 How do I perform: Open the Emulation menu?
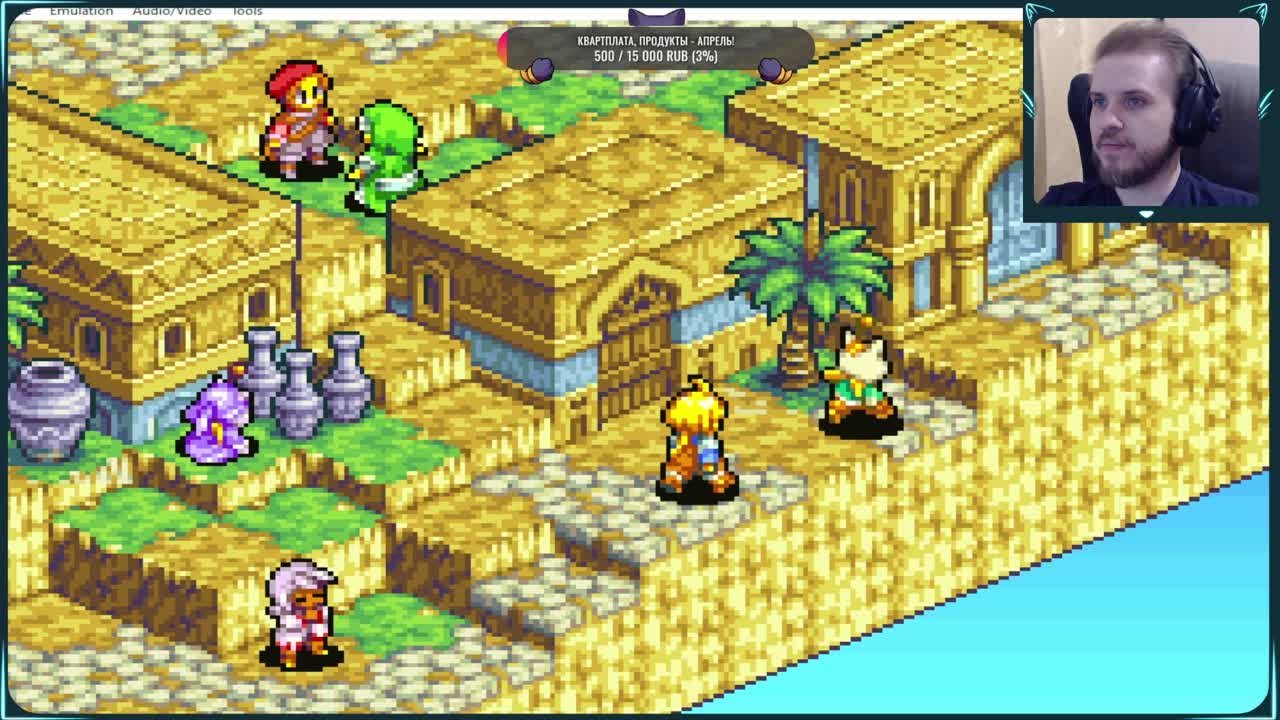(81, 10)
